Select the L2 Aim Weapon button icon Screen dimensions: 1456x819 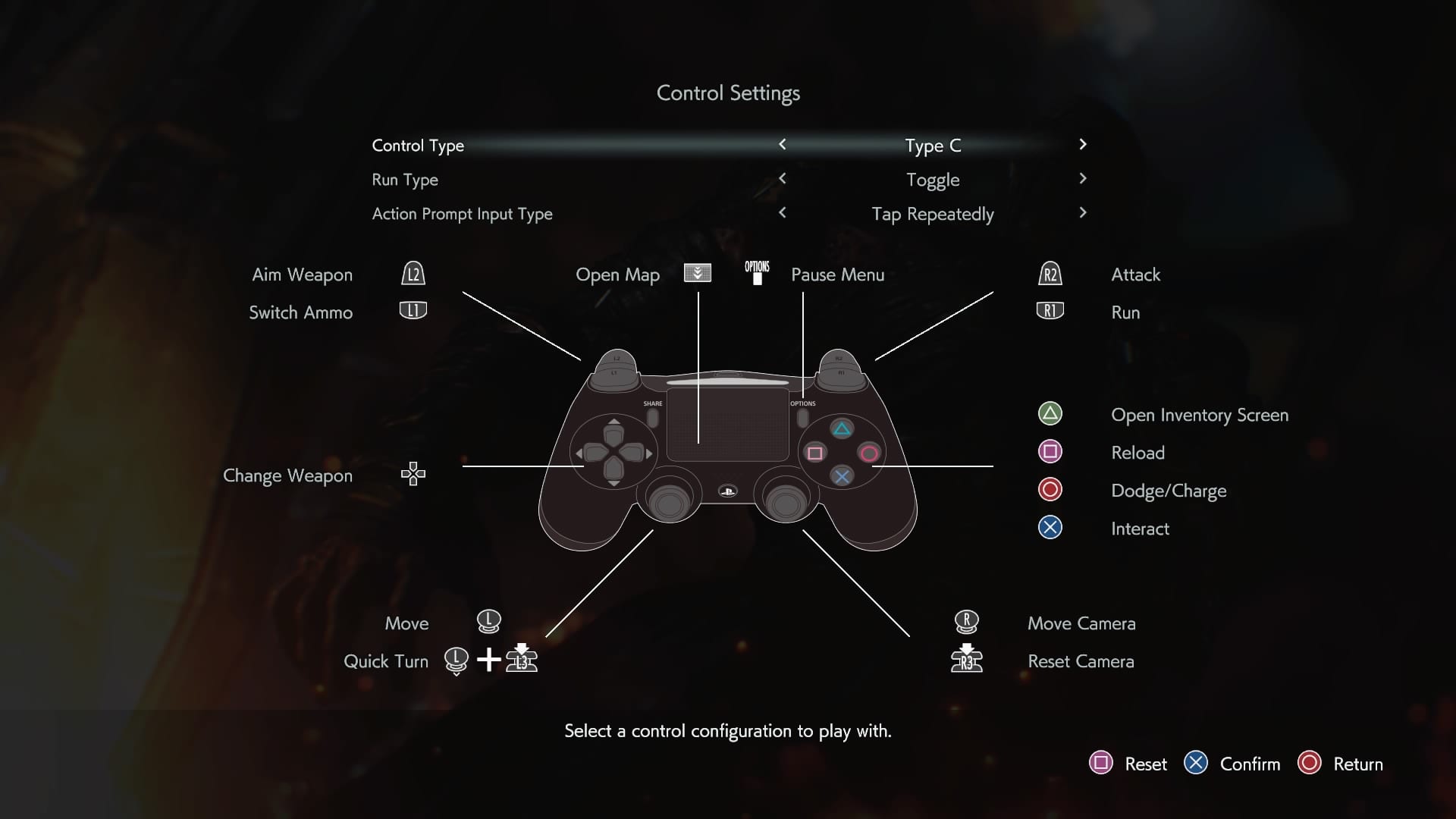(x=414, y=275)
